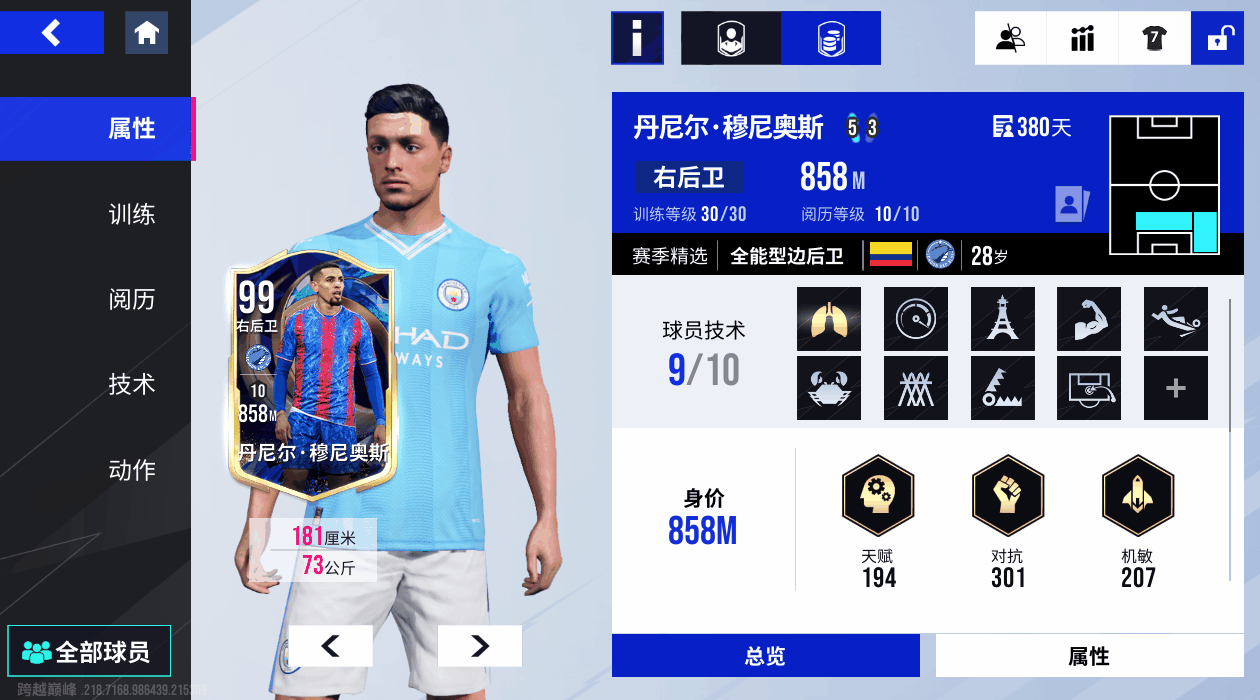Toggle the player lock icon
This screenshot has height=700, width=1260.
coord(1217,38)
